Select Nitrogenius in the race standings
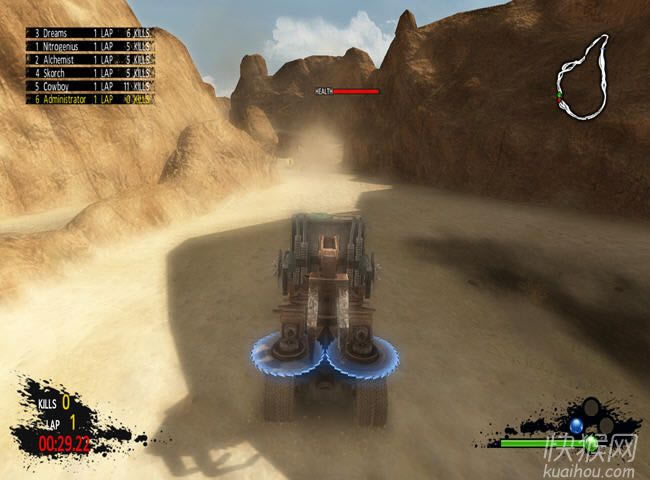This screenshot has width=650, height=480. coord(91,46)
